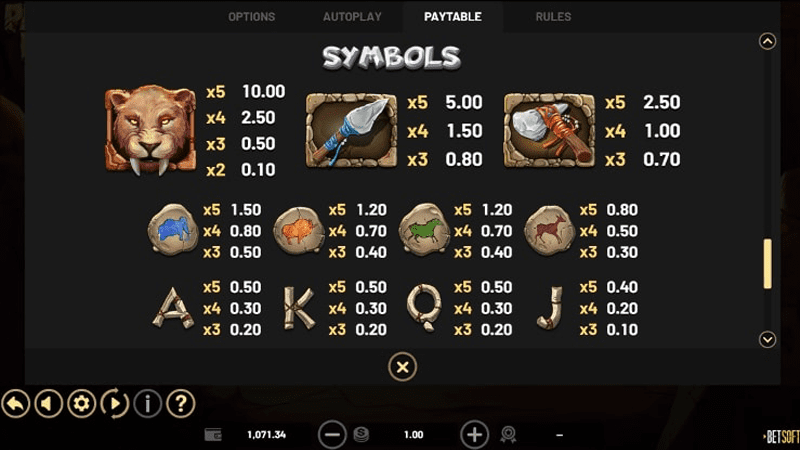Select the Paytable tab
The height and width of the screenshot is (450, 800).
(x=452, y=17)
